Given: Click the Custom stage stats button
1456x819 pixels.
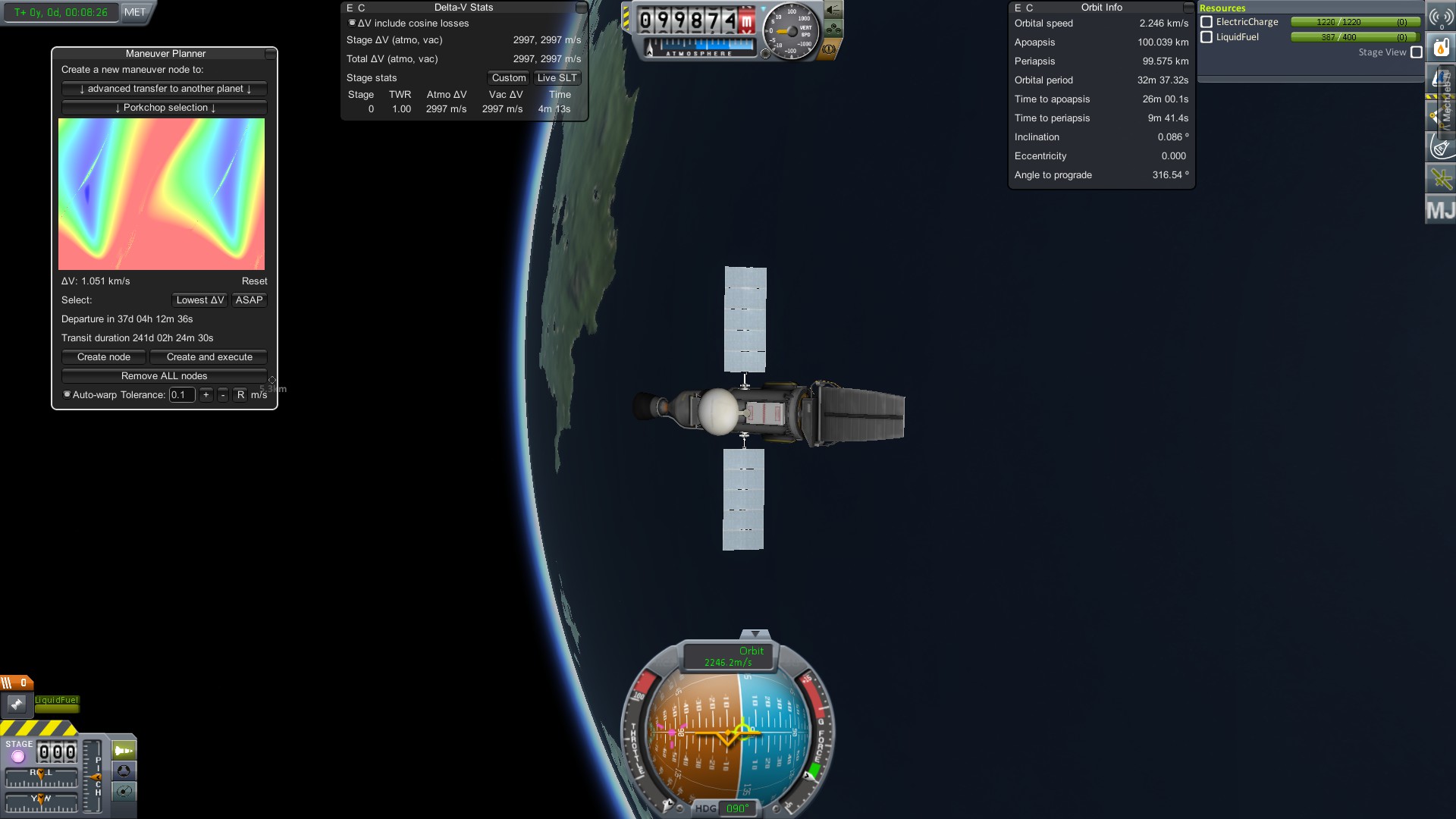Looking at the screenshot, I should click(508, 78).
